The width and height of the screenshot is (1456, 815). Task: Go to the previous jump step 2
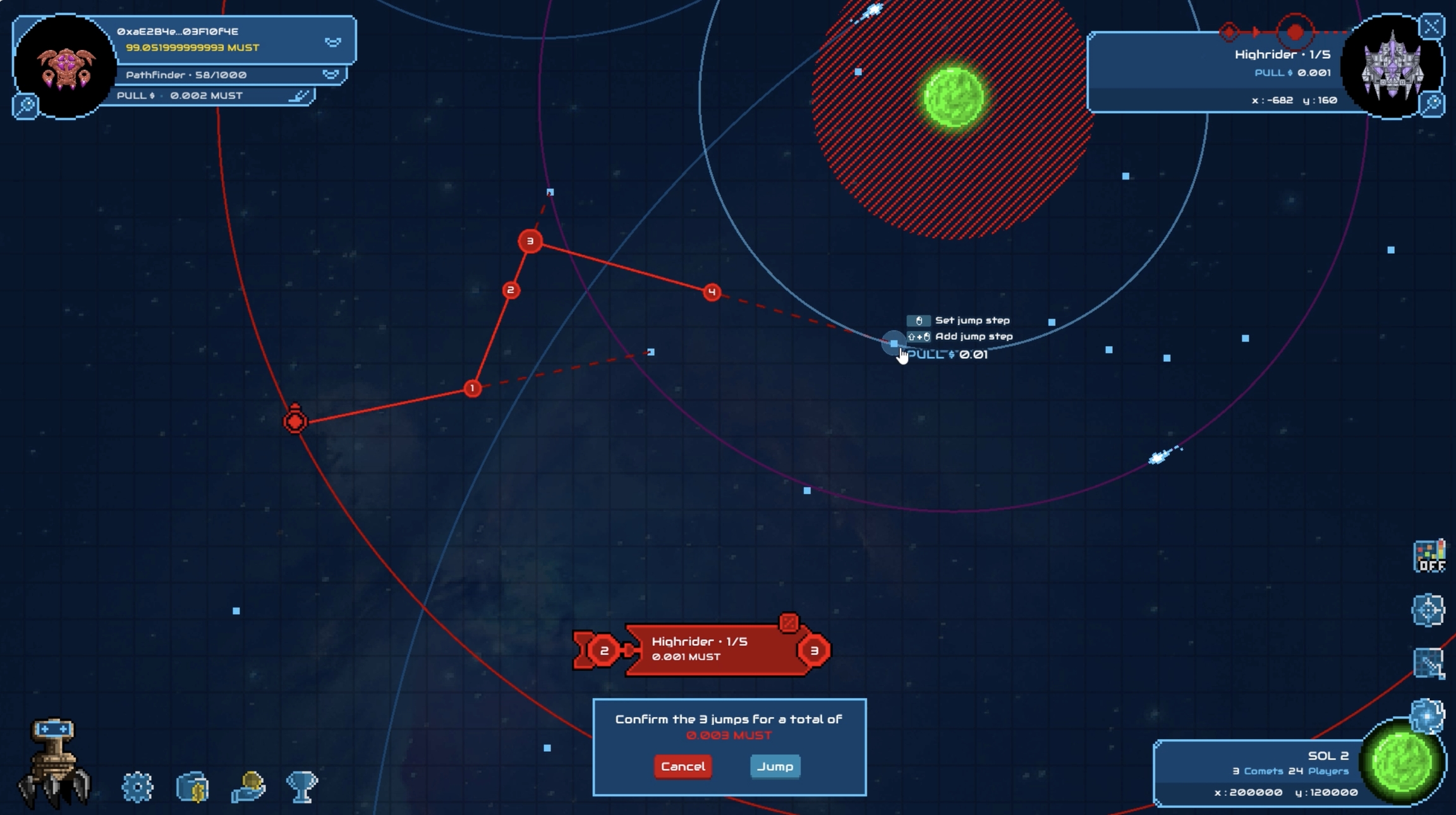[x=604, y=650]
